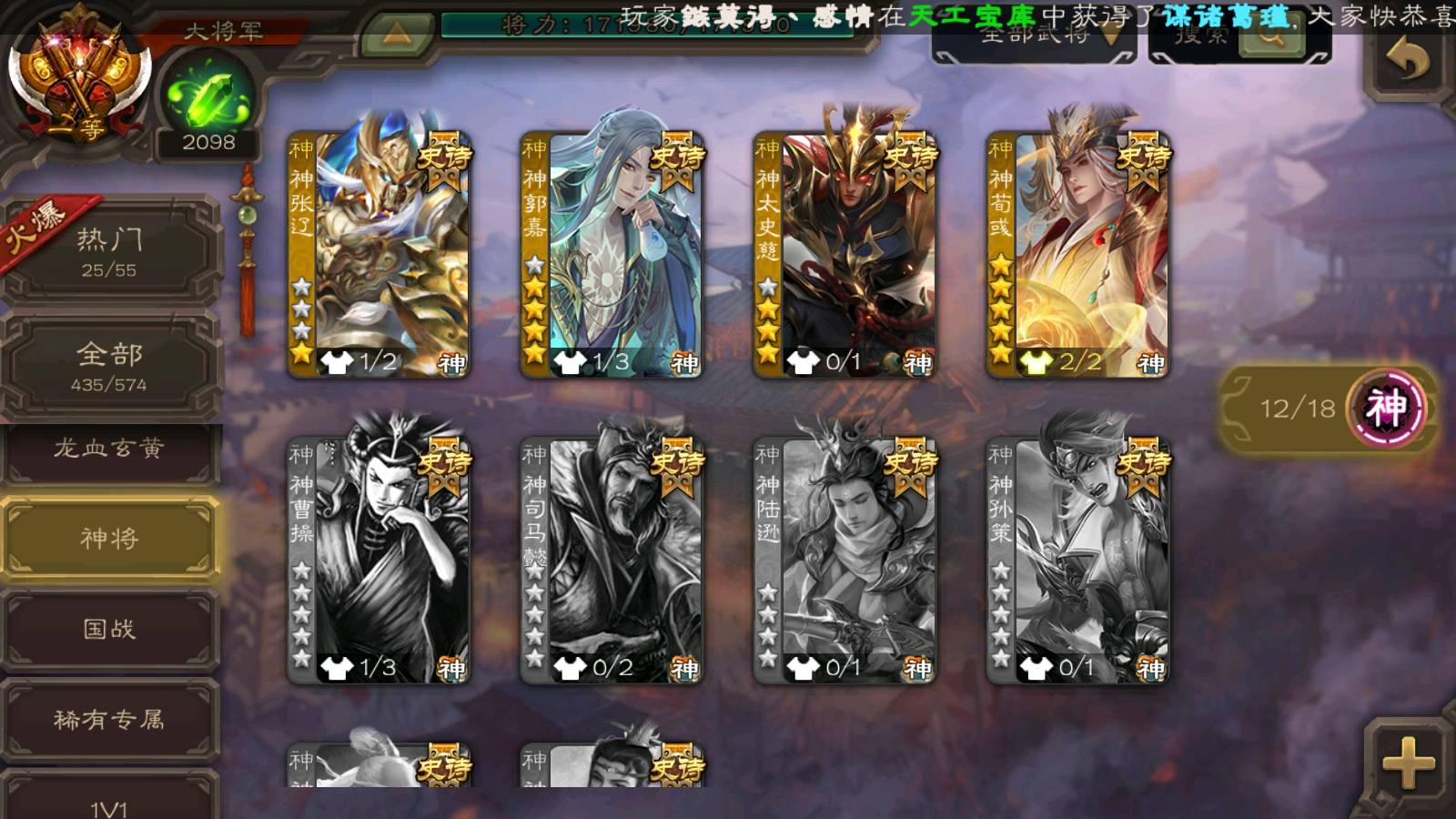
Task: Switch to the 国战 tab
Action: click(109, 629)
